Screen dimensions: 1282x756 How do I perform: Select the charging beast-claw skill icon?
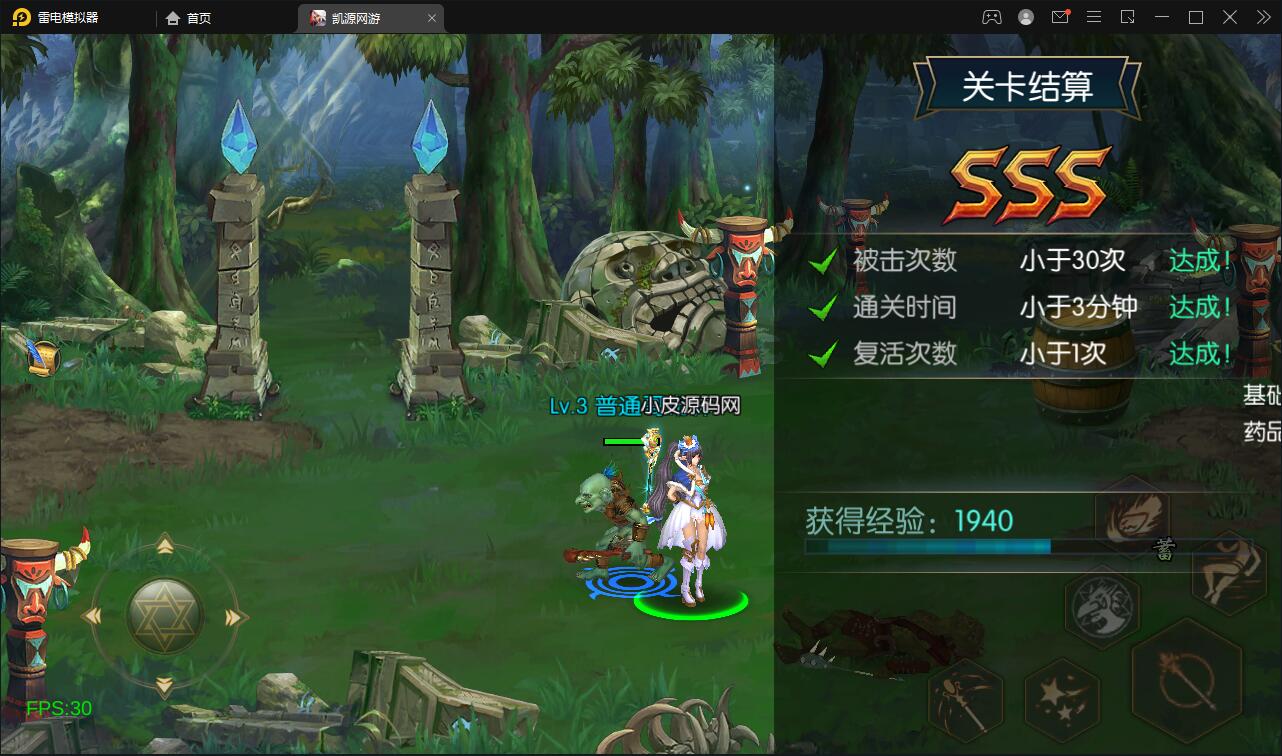click(1131, 517)
